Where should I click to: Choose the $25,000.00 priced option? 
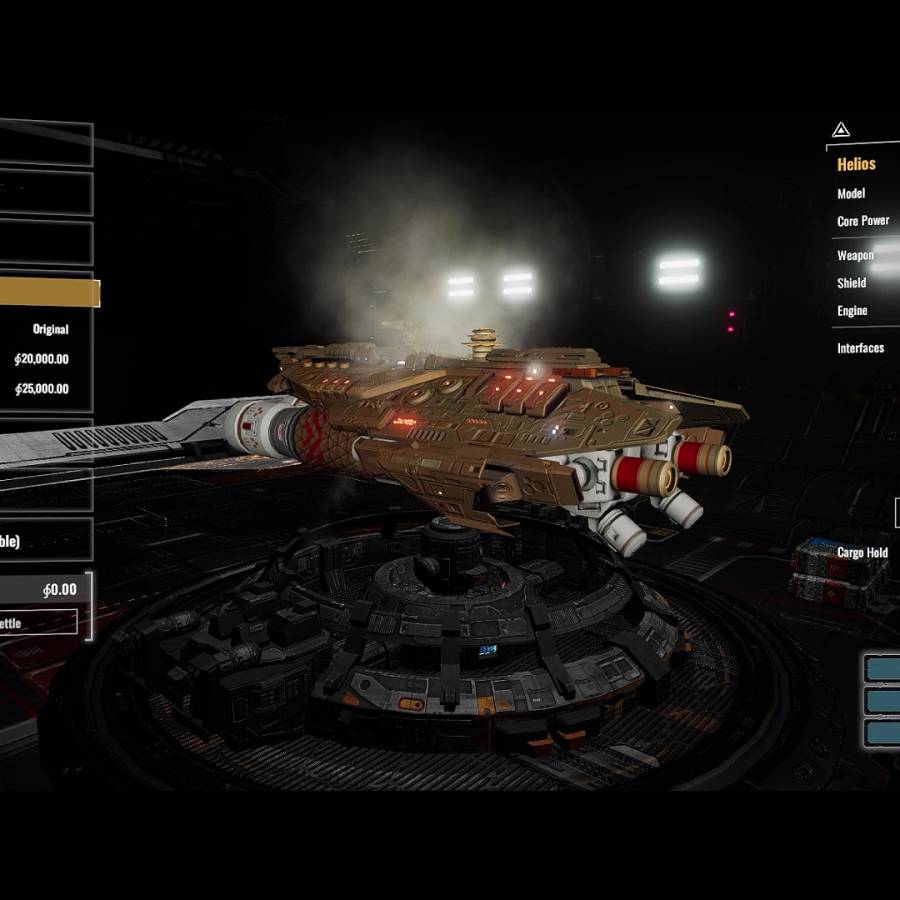click(42, 389)
